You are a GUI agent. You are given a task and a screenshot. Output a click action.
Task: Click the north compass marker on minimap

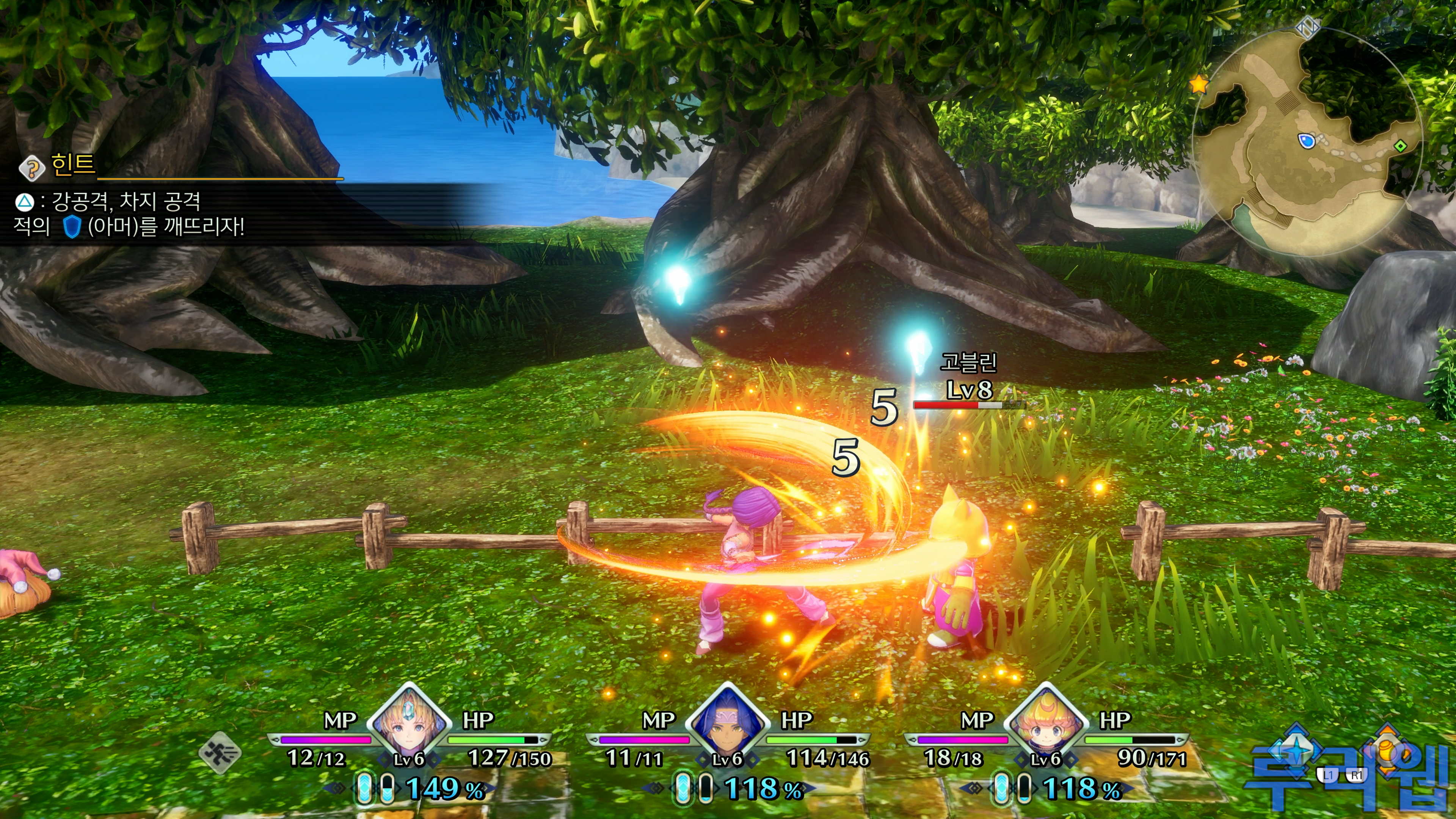click(x=1307, y=26)
